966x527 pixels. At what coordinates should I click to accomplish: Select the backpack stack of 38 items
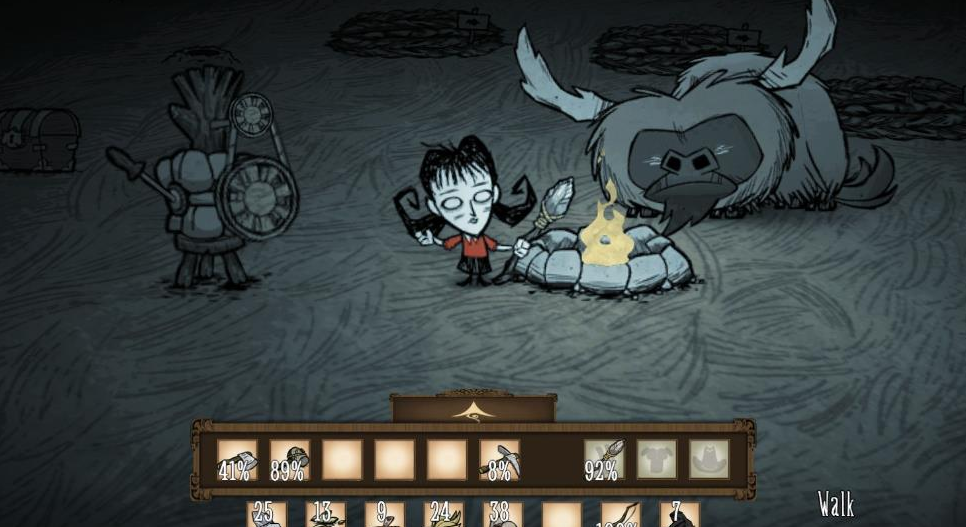(502, 515)
